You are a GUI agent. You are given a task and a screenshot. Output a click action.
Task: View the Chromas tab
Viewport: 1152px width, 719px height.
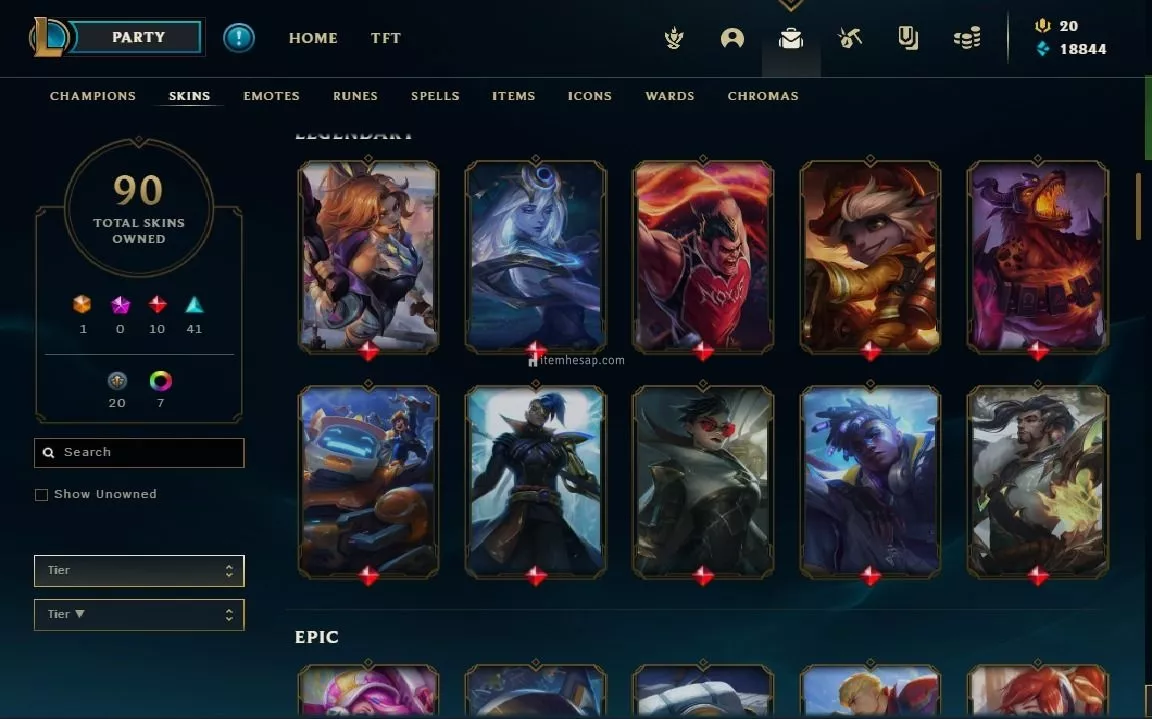pyautogui.click(x=763, y=96)
